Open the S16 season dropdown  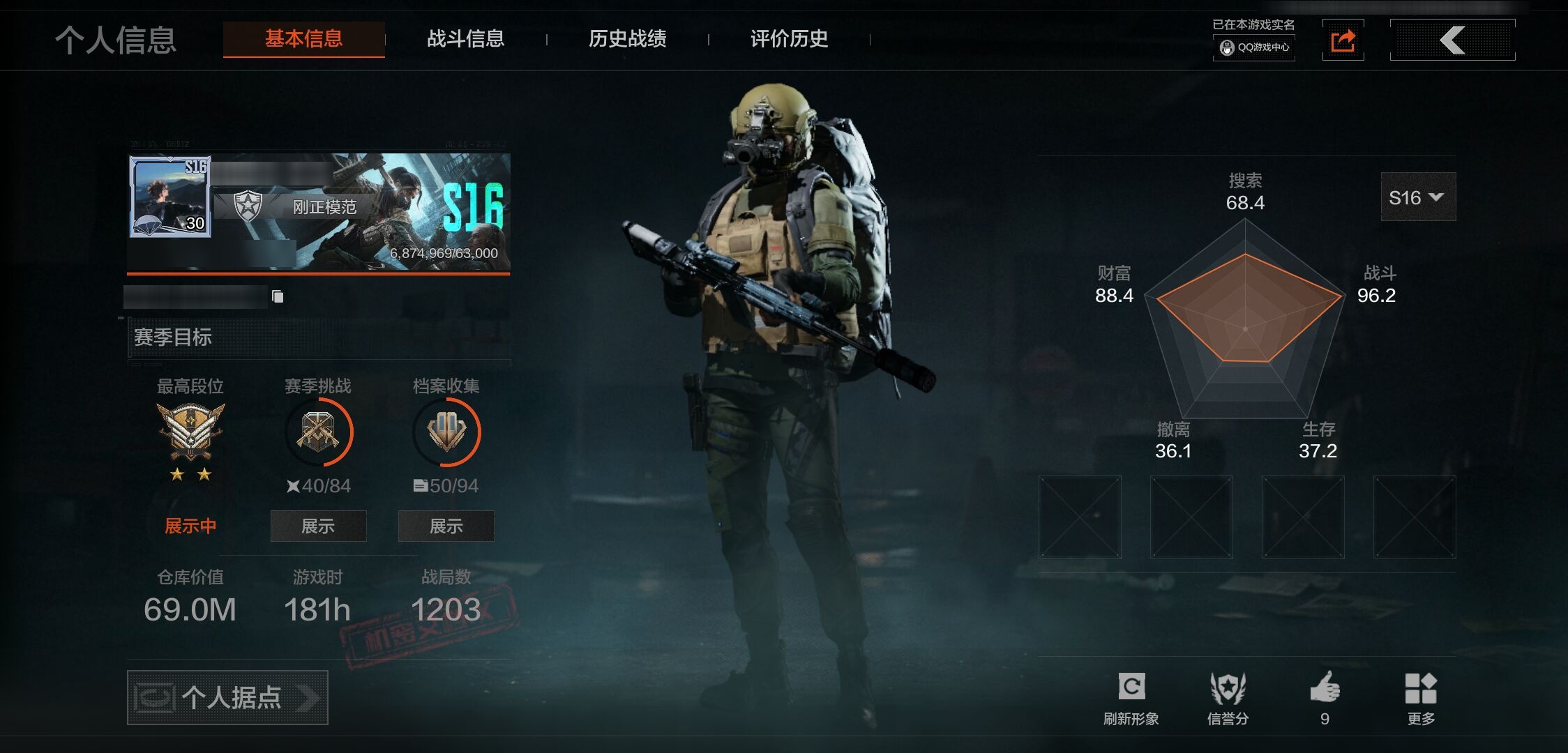(1417, 197)
